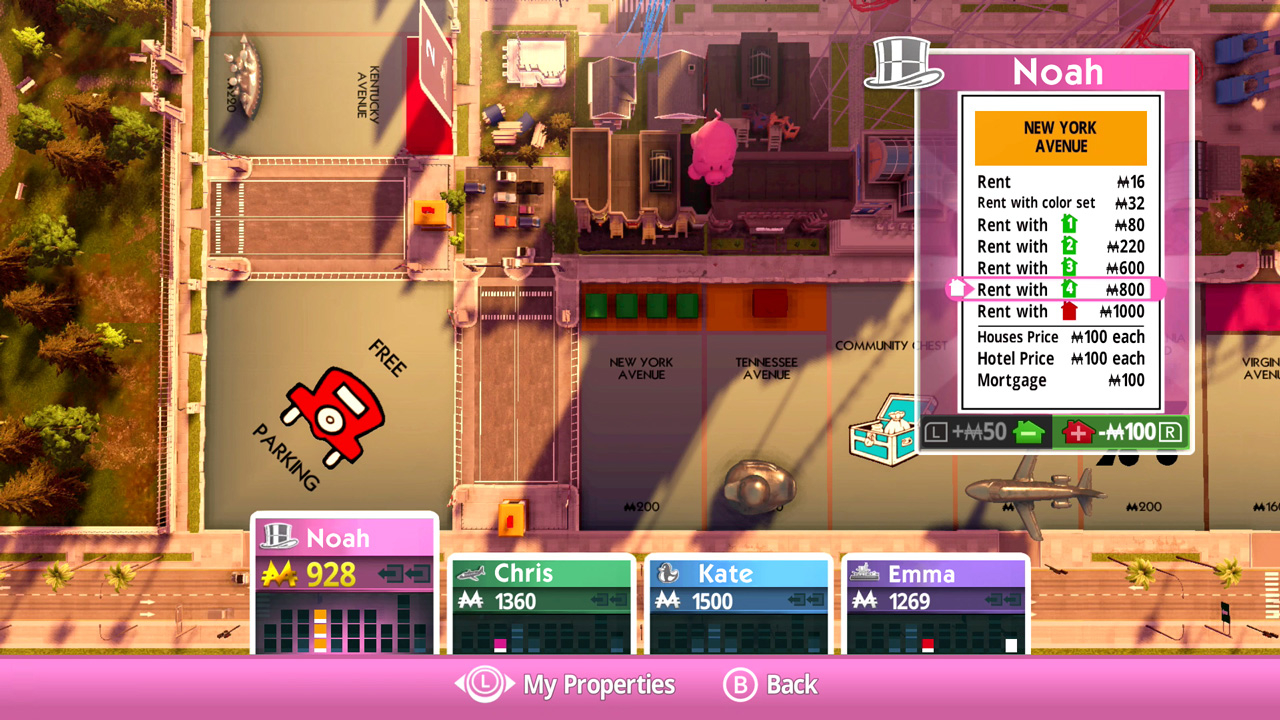Click the New York Avenue title banner
This screenshot has height=720, width=1280.
(x=1060, y=137)
